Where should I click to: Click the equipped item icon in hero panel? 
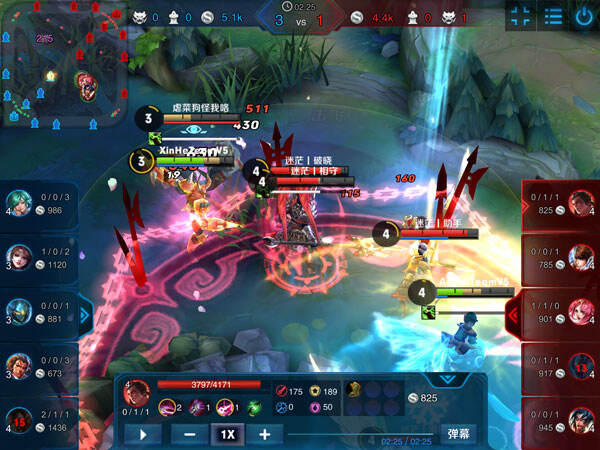click(355, 390)
